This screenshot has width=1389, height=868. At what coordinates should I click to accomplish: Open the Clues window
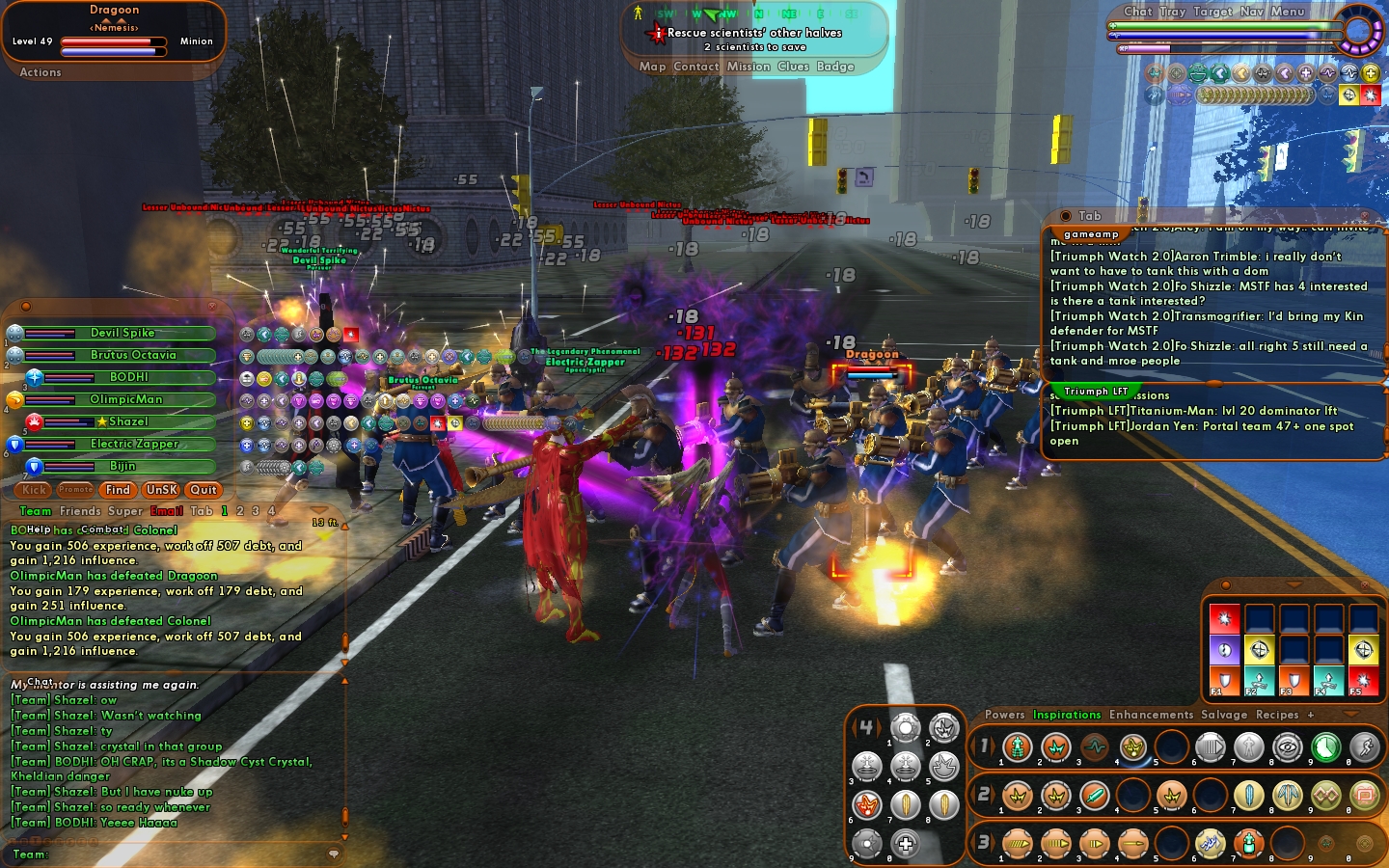pos(793,67)
